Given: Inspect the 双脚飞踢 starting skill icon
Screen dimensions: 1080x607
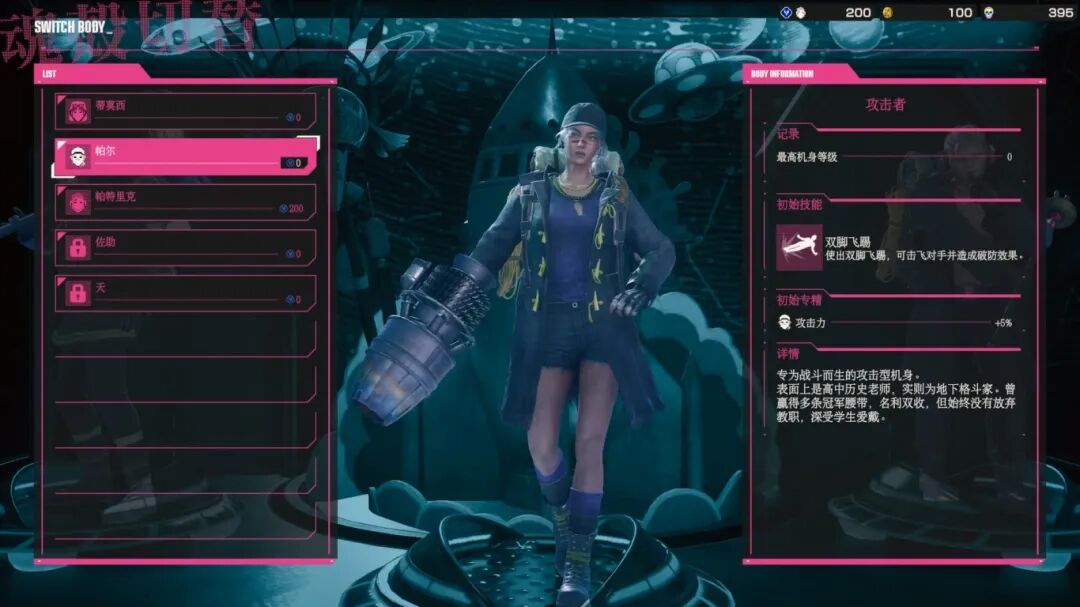Looking at the screenshot, I should [799, 247].
